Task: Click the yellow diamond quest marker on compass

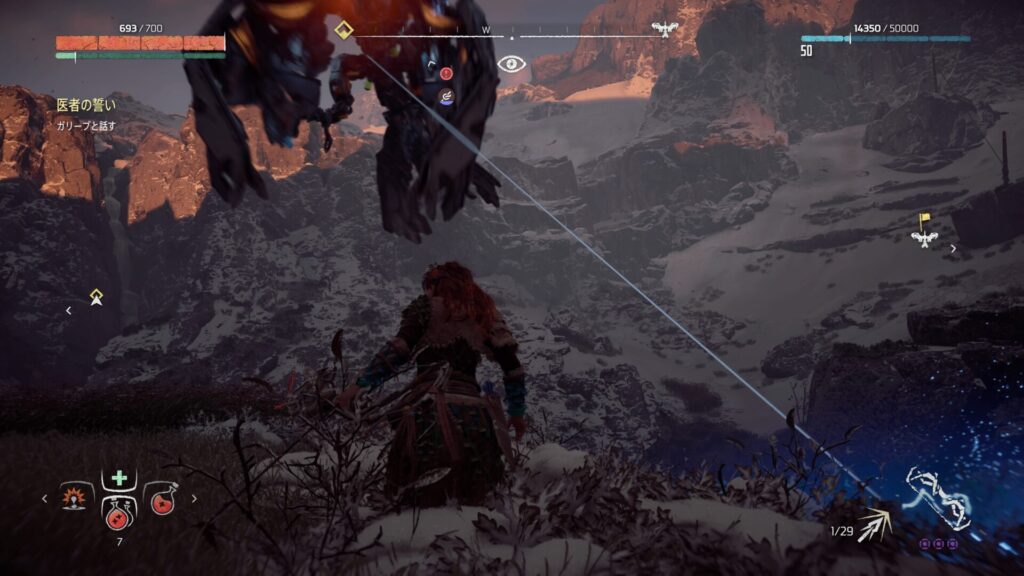Action: click(344, 29)
